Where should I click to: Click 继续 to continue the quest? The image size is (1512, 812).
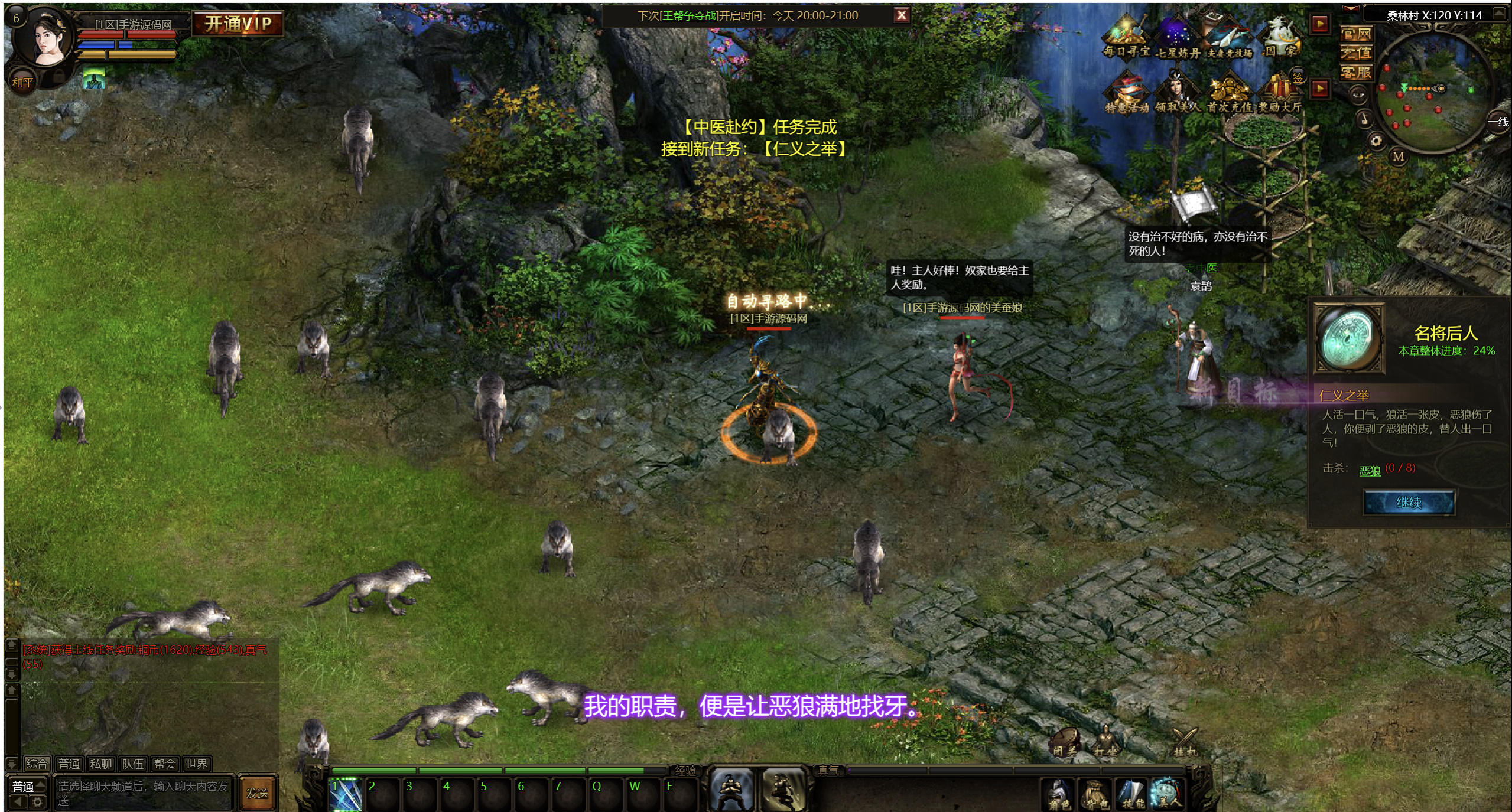click(x=1409, y=503)
